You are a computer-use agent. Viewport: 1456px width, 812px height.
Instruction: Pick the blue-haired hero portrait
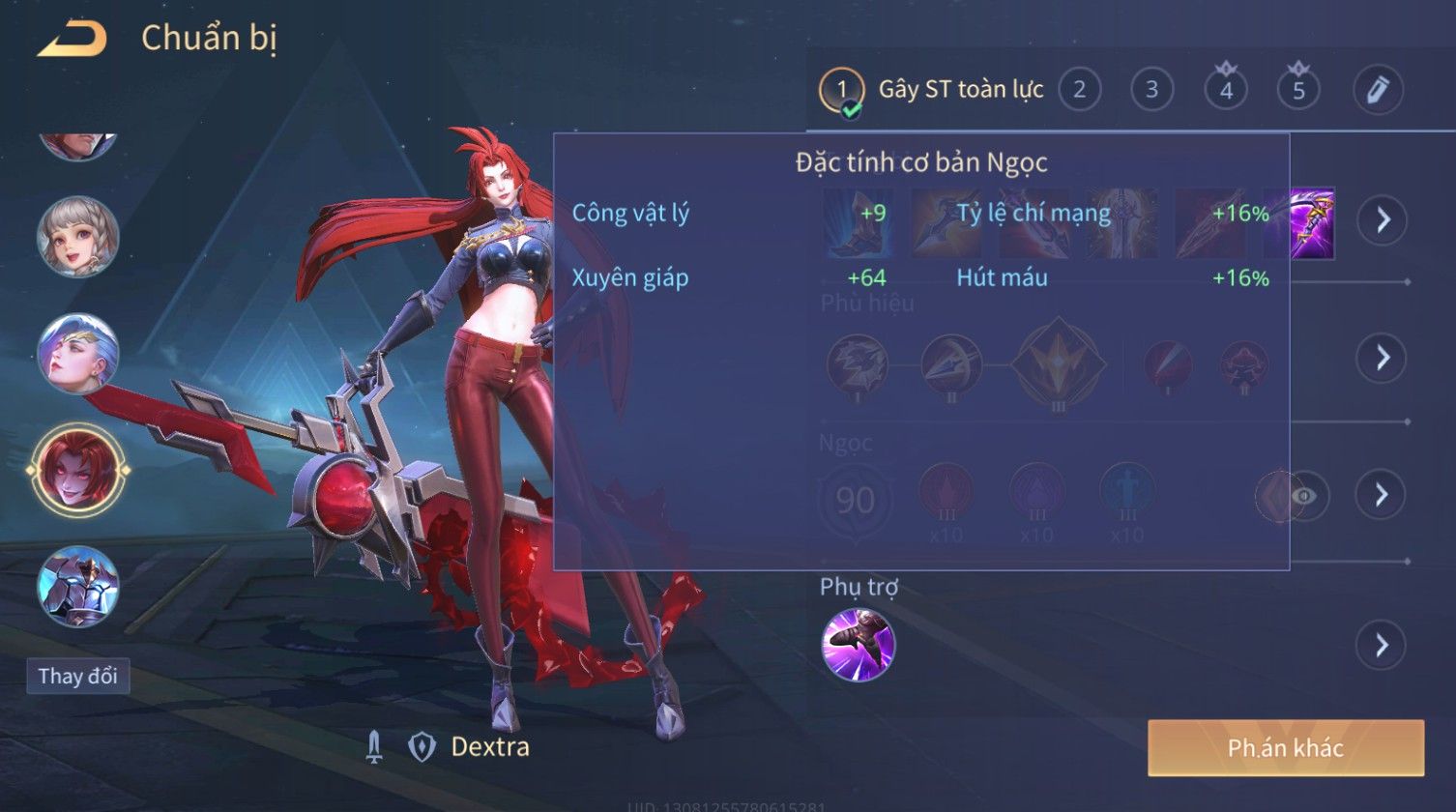click(x=78, y=353)
